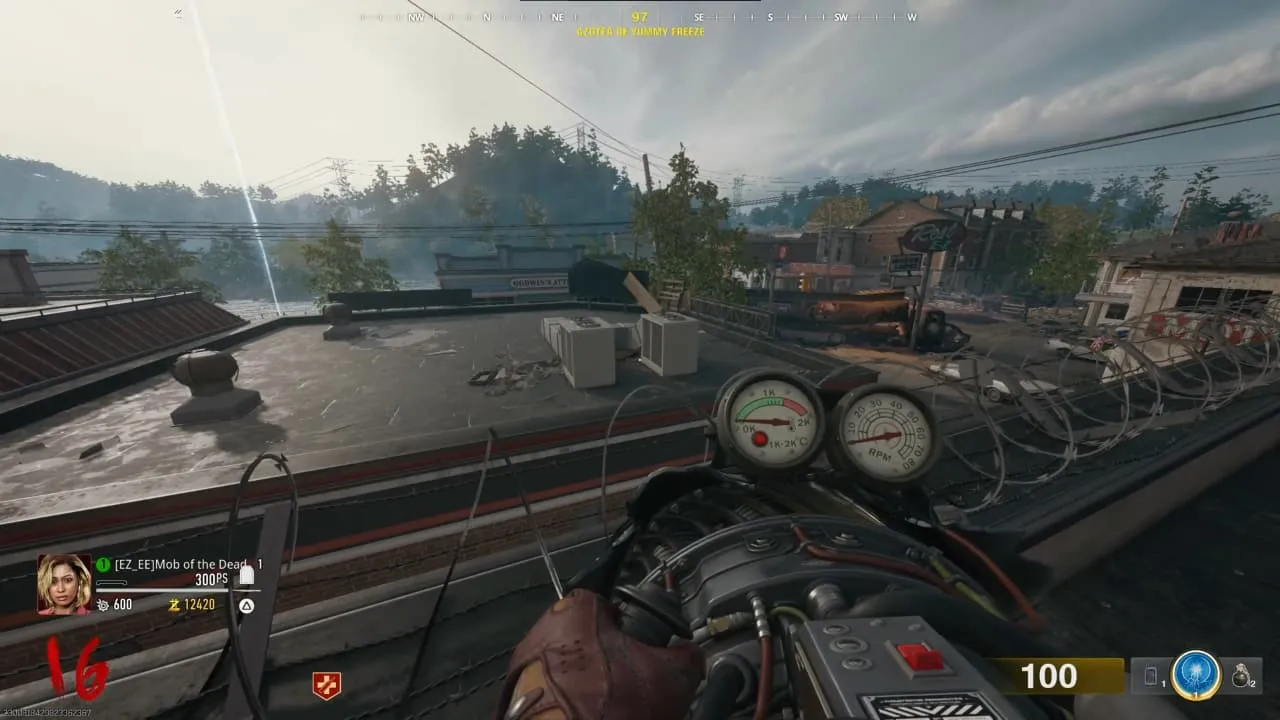1280x720 pixels.
Task: Select the tactical equipment slot with phone icon
Action: (x=1151, y=677)
